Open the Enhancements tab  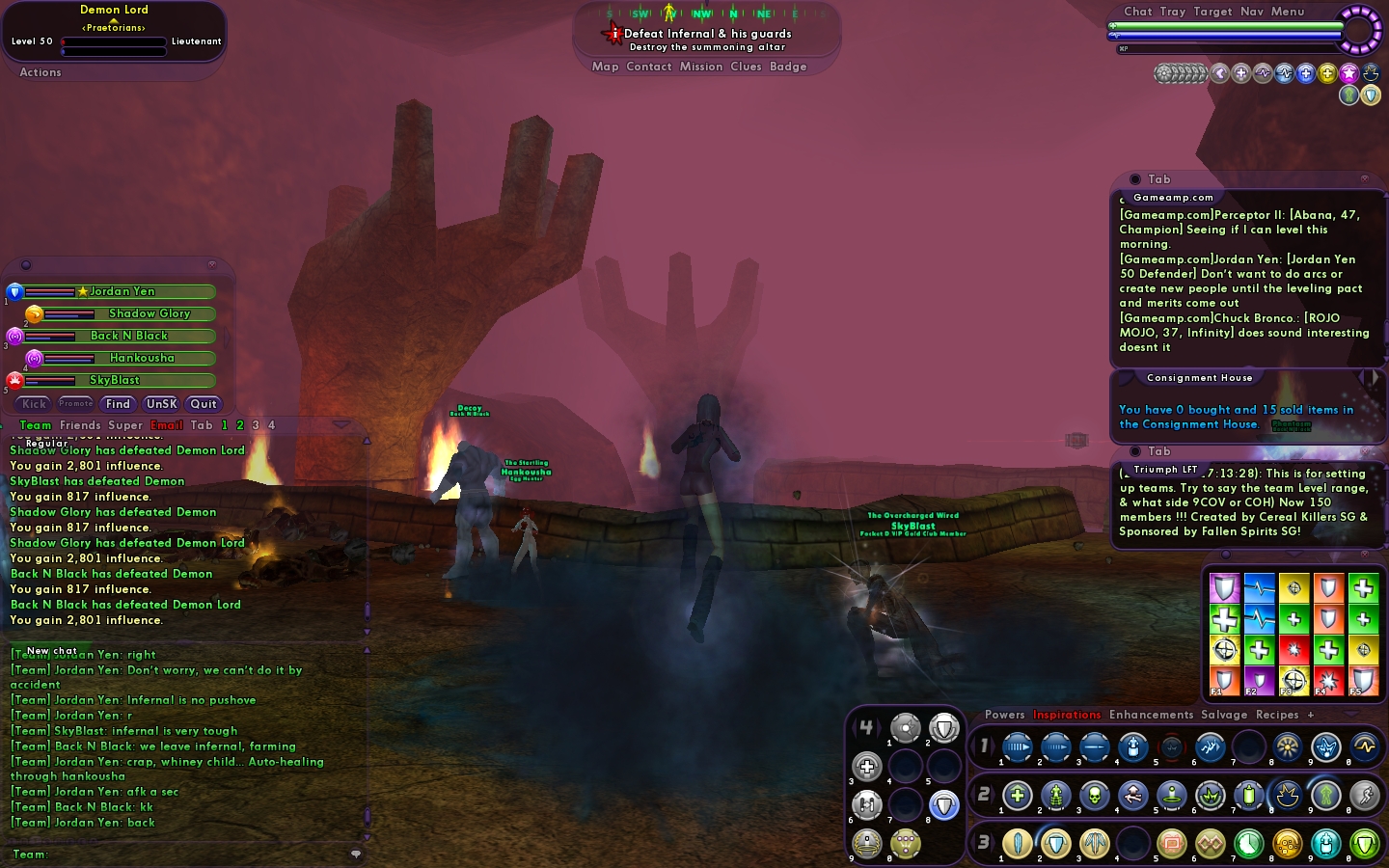pos(1151,715)
